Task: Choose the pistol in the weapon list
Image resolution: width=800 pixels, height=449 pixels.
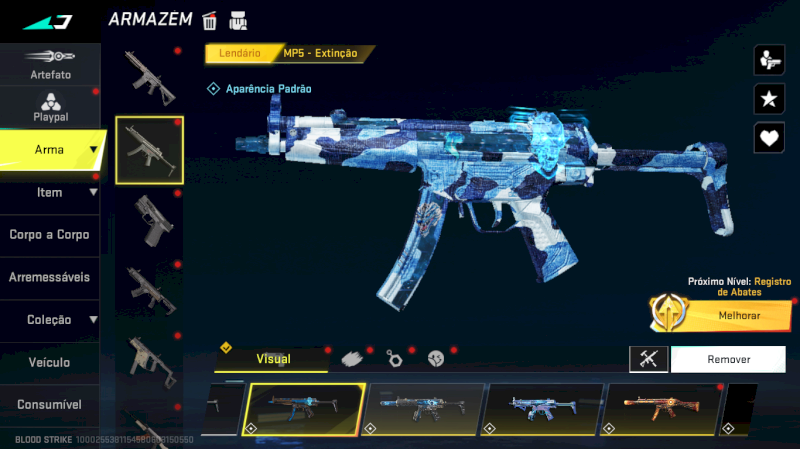Action: pos(149,219)
